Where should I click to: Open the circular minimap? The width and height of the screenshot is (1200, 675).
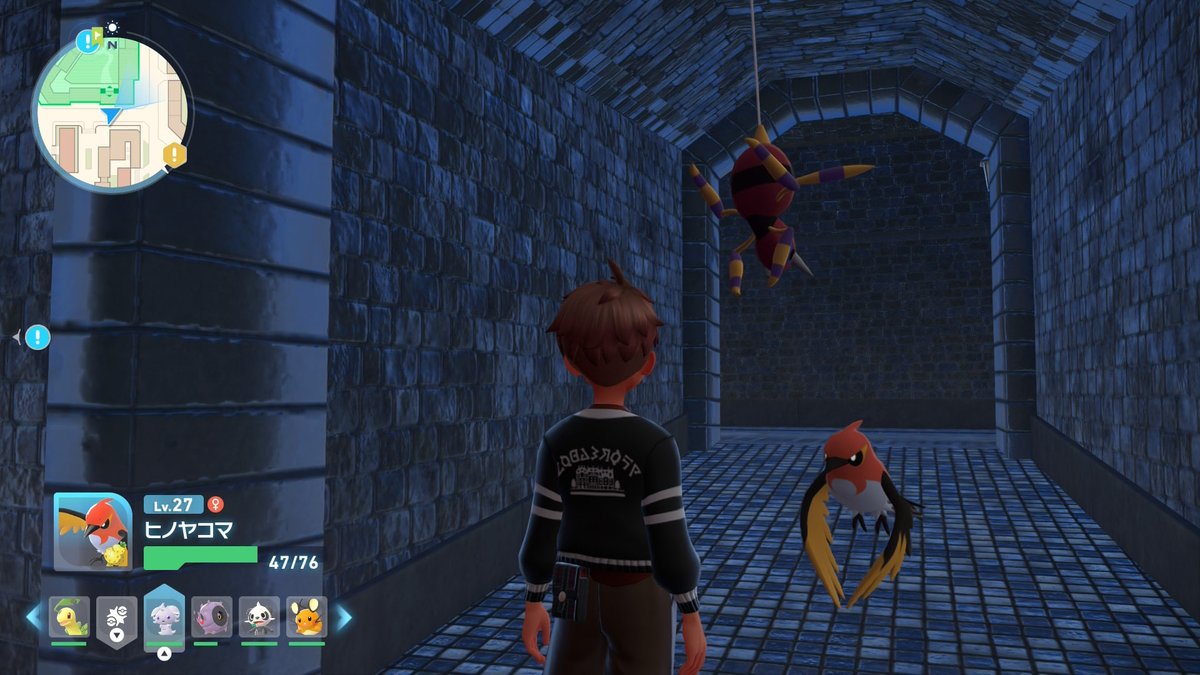coord(112,111)
